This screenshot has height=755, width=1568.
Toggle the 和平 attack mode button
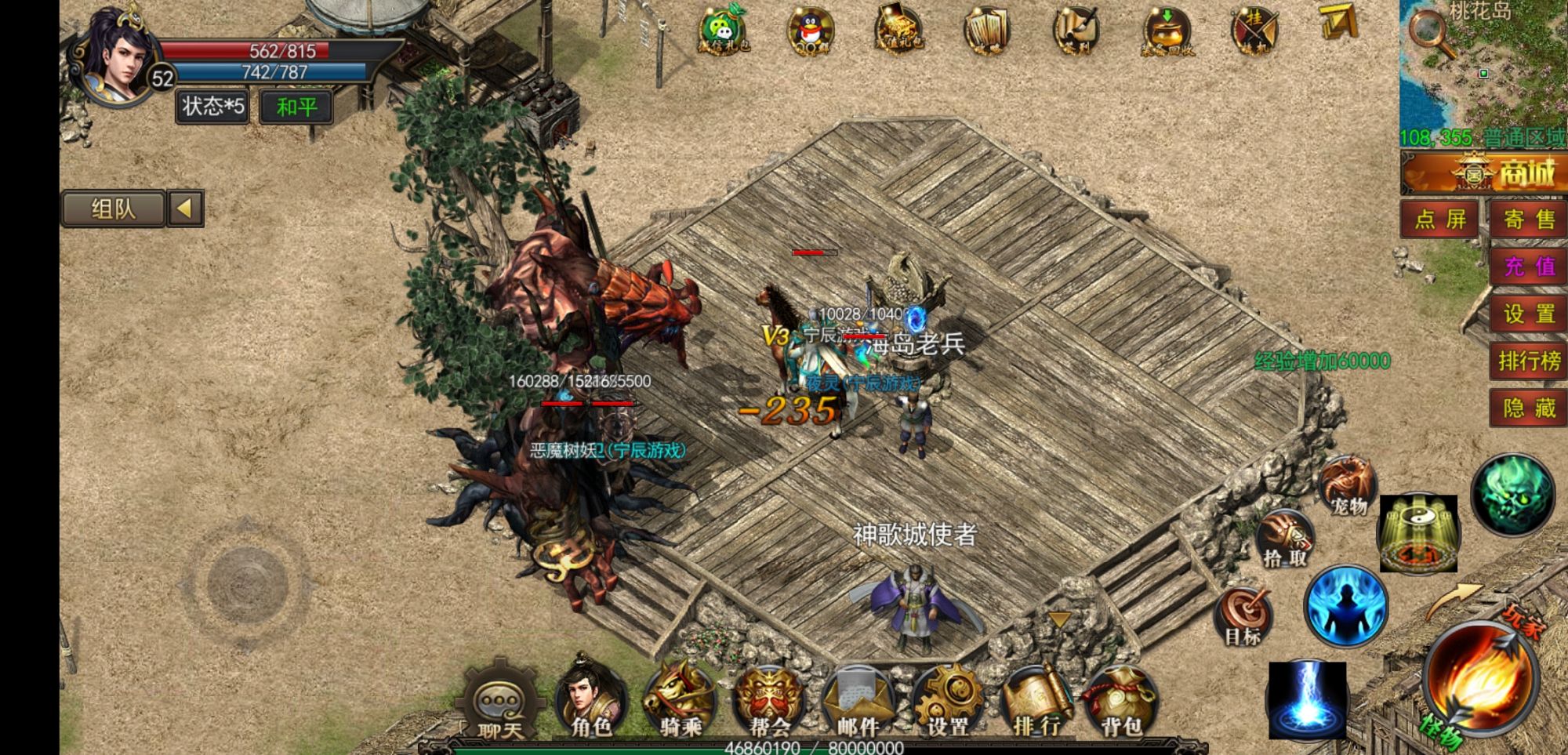tap(296, 107)
